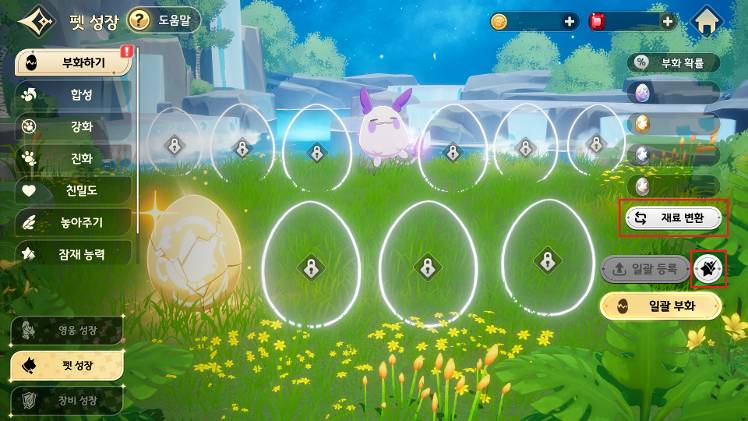
Task: Click the 일괄 등록 button
Action: click(645, 268)
